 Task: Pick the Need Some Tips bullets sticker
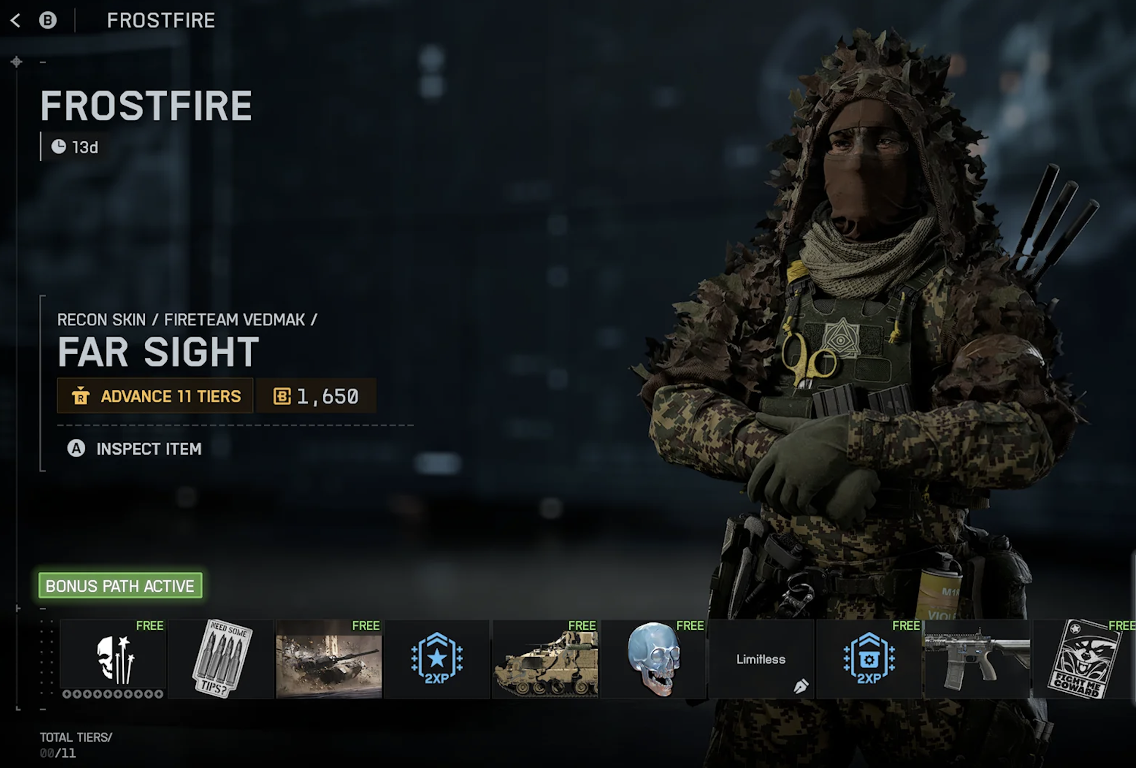coord(221,659)
